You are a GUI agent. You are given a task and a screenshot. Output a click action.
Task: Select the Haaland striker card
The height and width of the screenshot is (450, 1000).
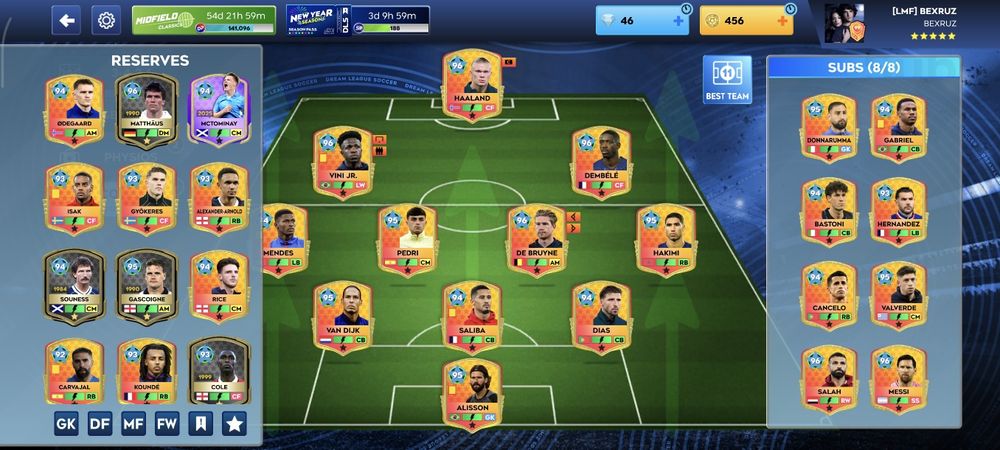[x=472, y=84]
